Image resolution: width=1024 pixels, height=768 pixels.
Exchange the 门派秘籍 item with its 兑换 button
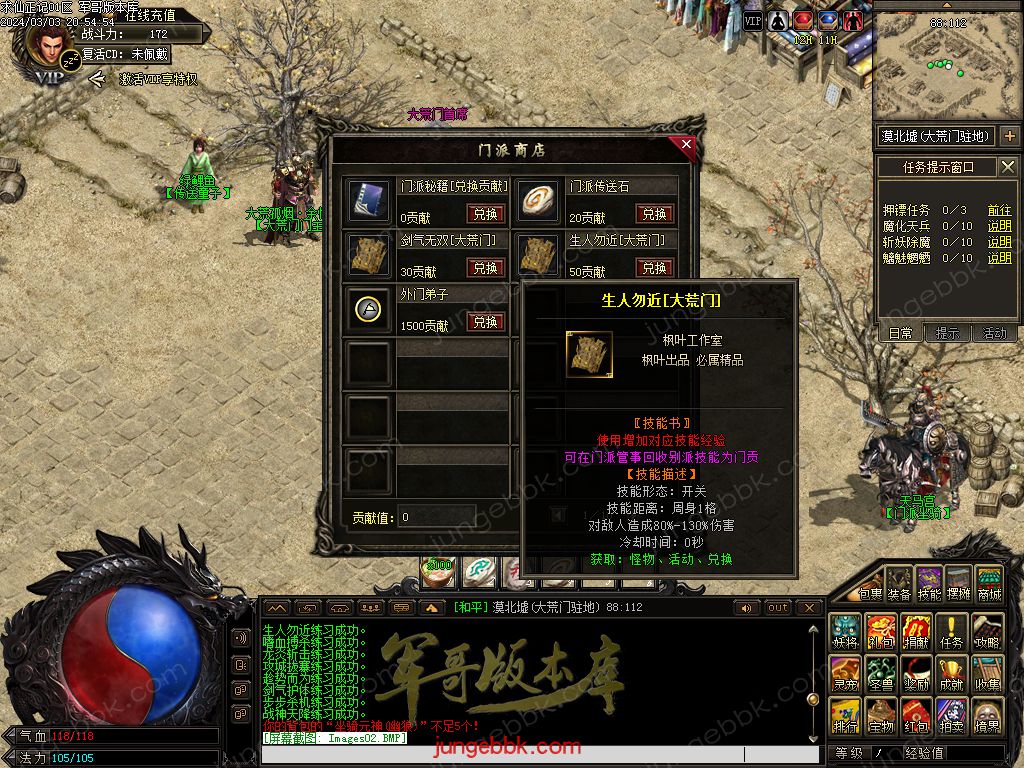tap(485, 214)
